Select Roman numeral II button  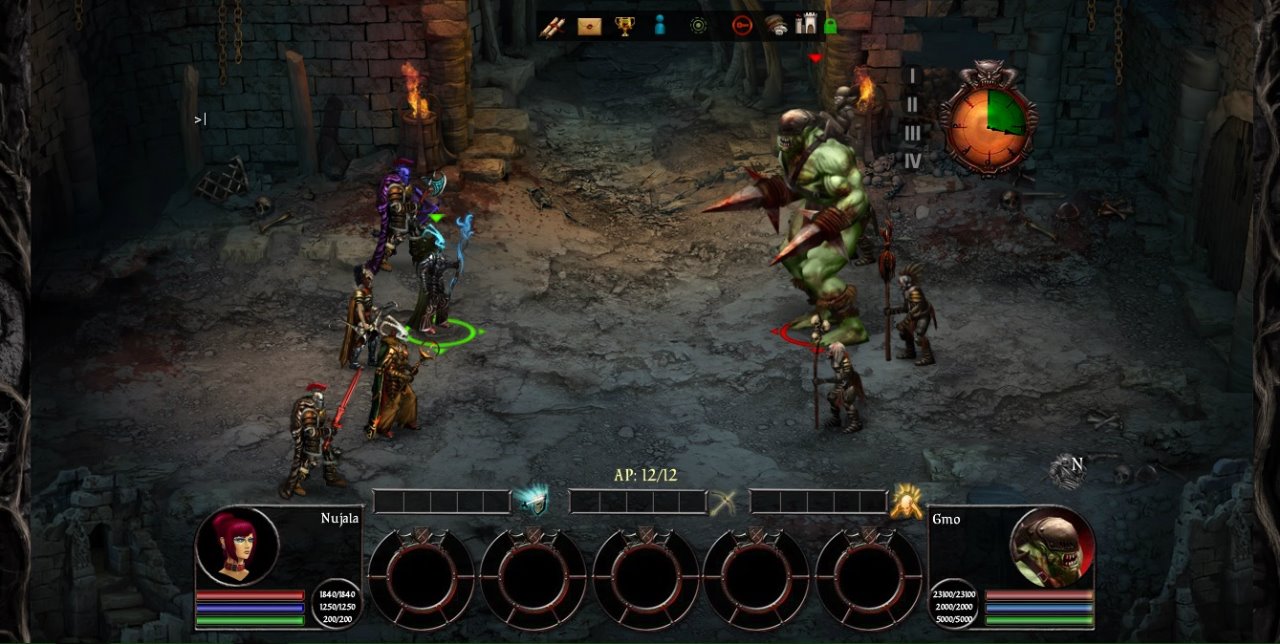coord(911,104)
